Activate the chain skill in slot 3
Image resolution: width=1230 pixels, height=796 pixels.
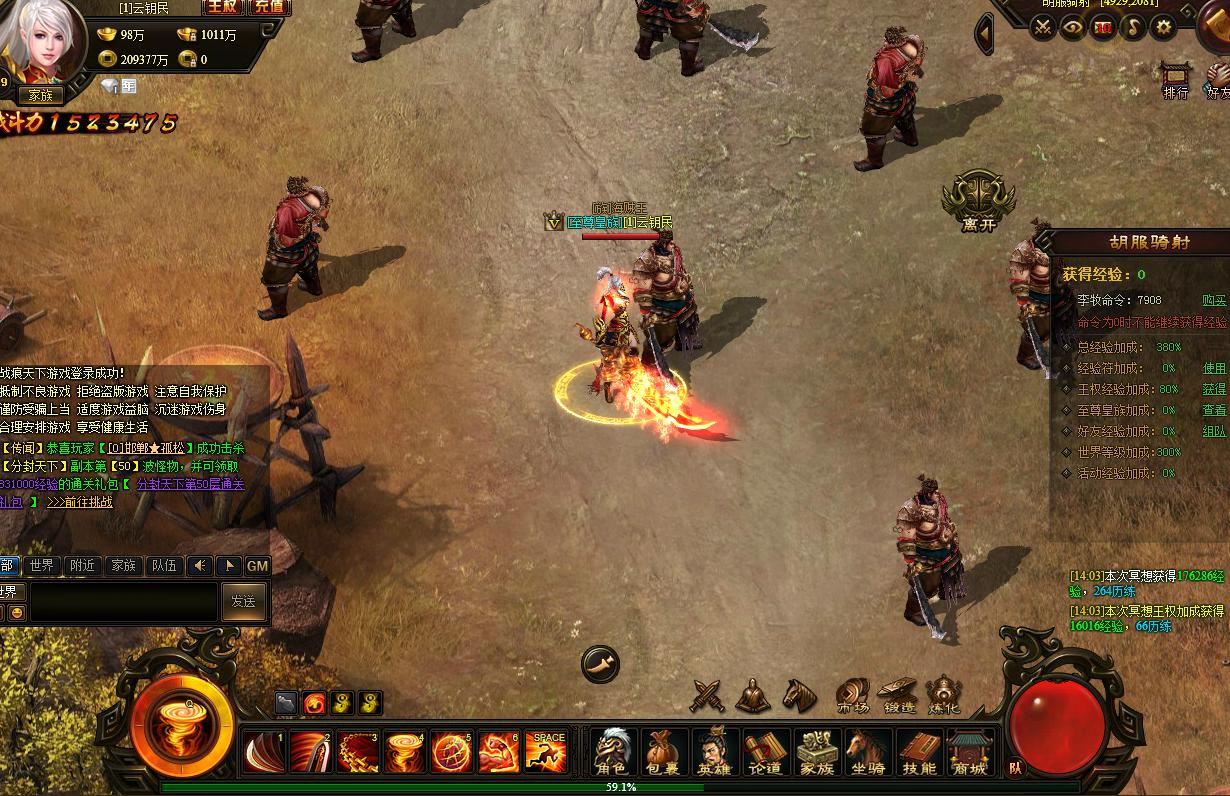coord(358,752)
